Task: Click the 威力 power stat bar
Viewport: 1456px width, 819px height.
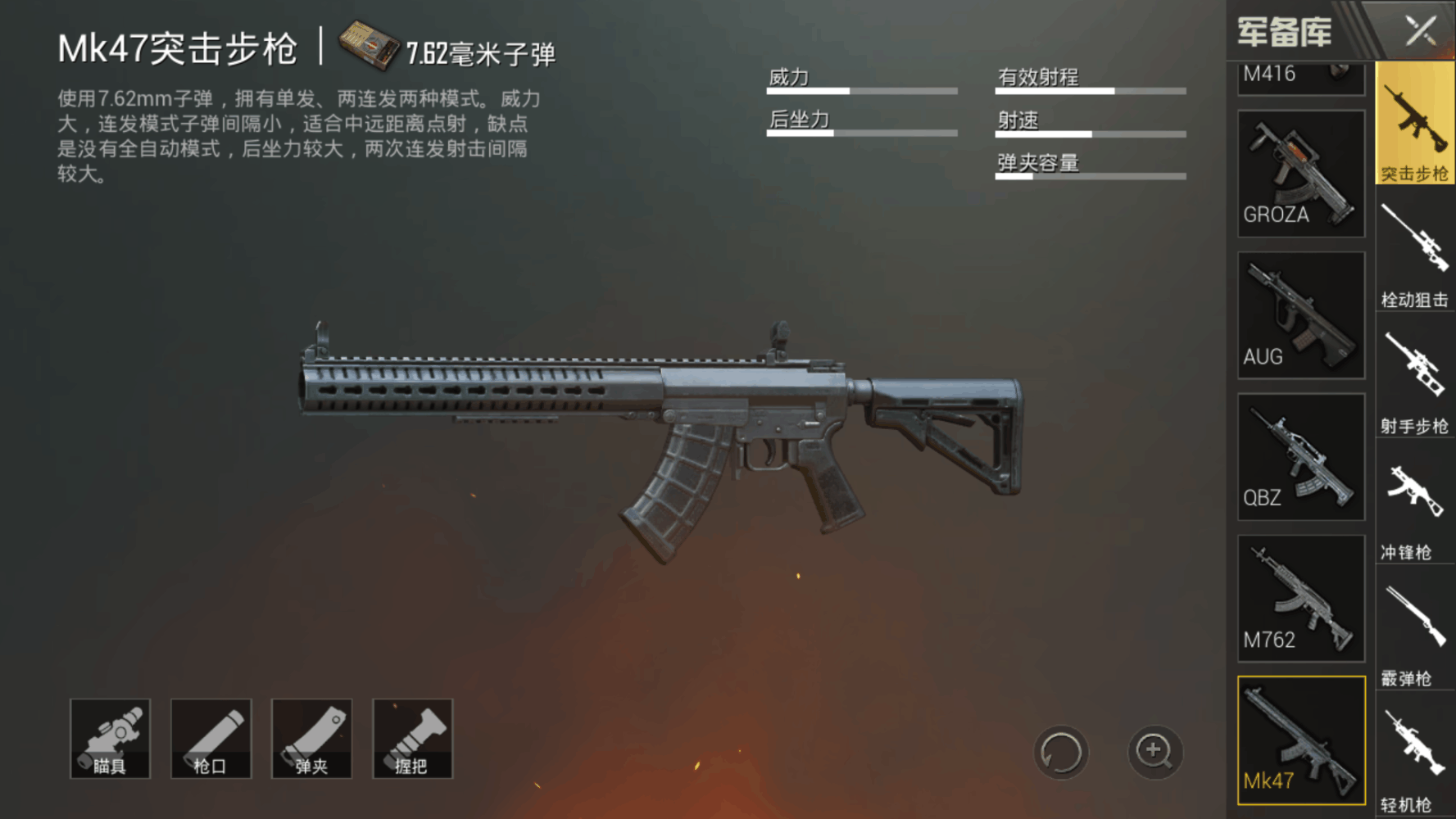Action: (860, 90)
